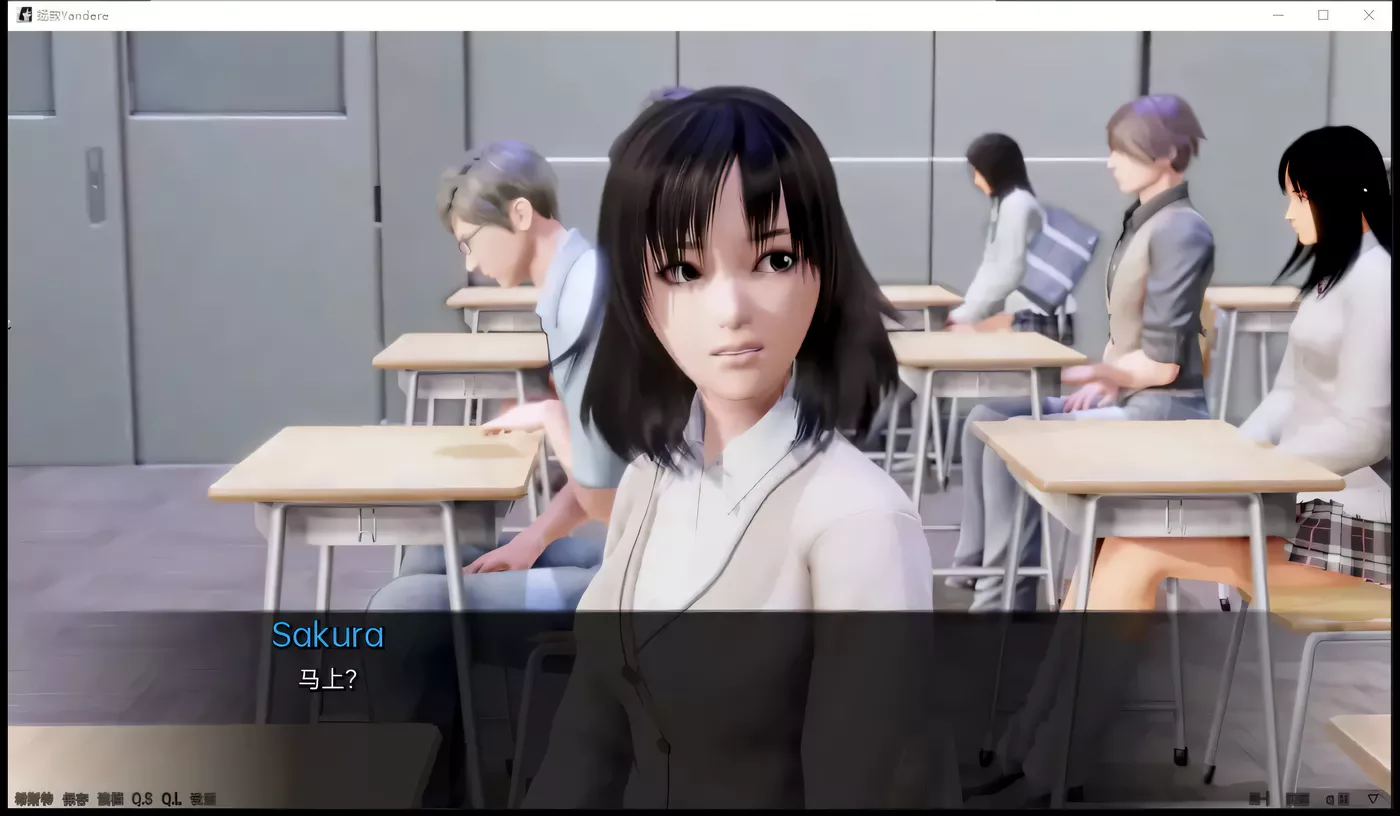Image resolution: width=1400 pixels, height=816 pixels.
Task: Open the 设置 settings menu
Action: pyautogui.click(x=200, y=798)
